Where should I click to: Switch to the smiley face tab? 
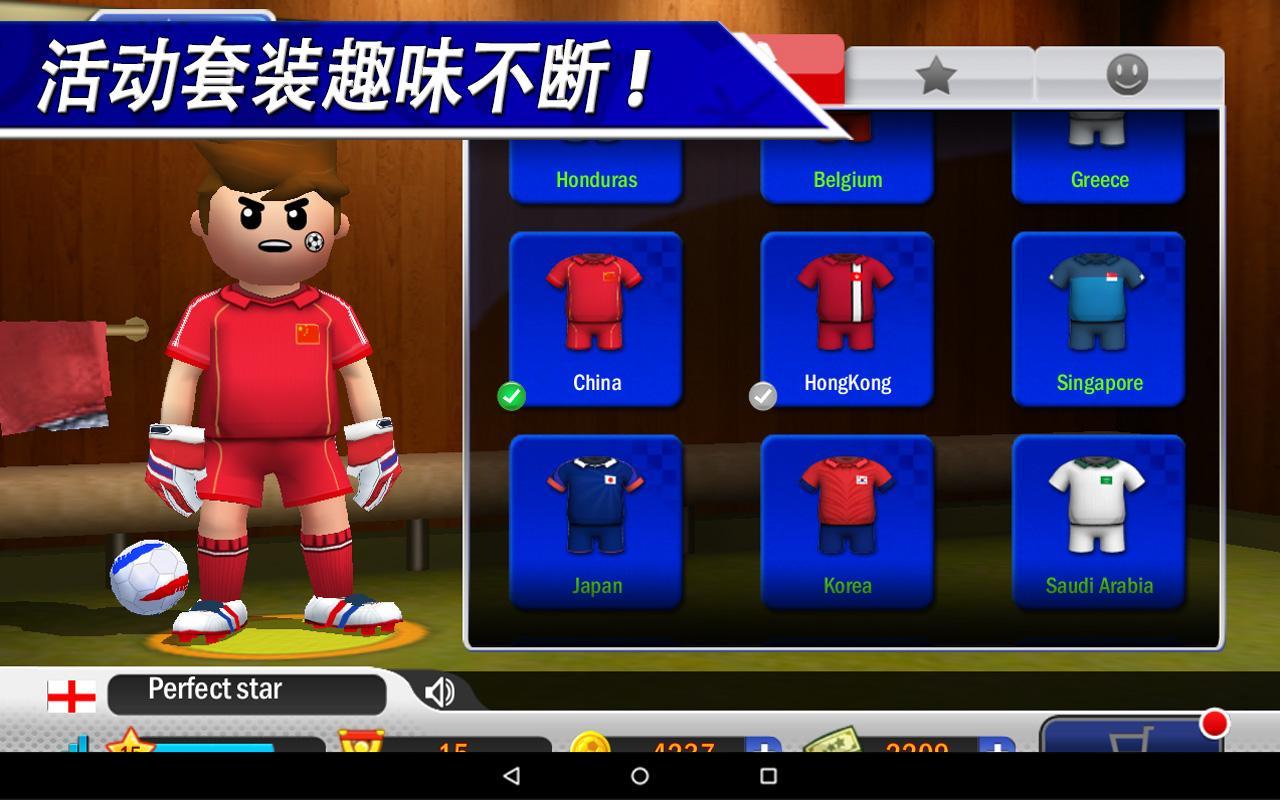coord(1127,73)
